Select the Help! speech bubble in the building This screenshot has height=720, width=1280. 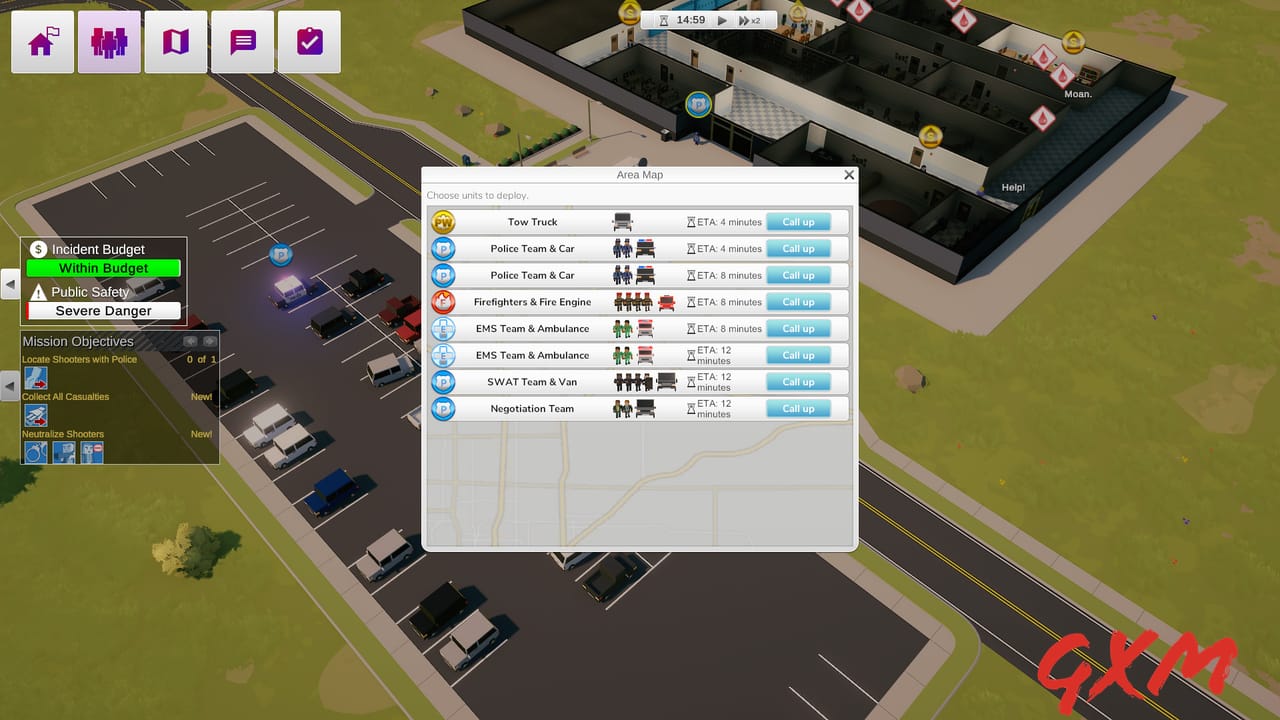point(1012,187)
